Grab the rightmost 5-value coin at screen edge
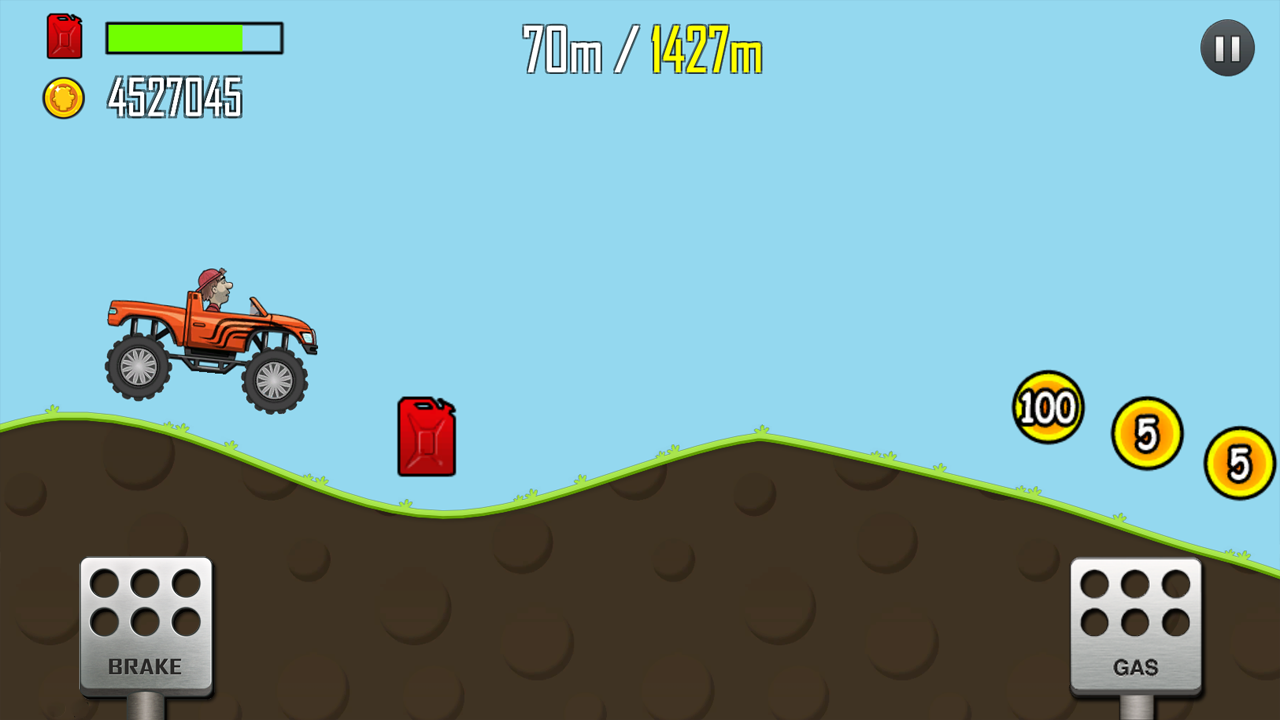 pos(1238,462)
